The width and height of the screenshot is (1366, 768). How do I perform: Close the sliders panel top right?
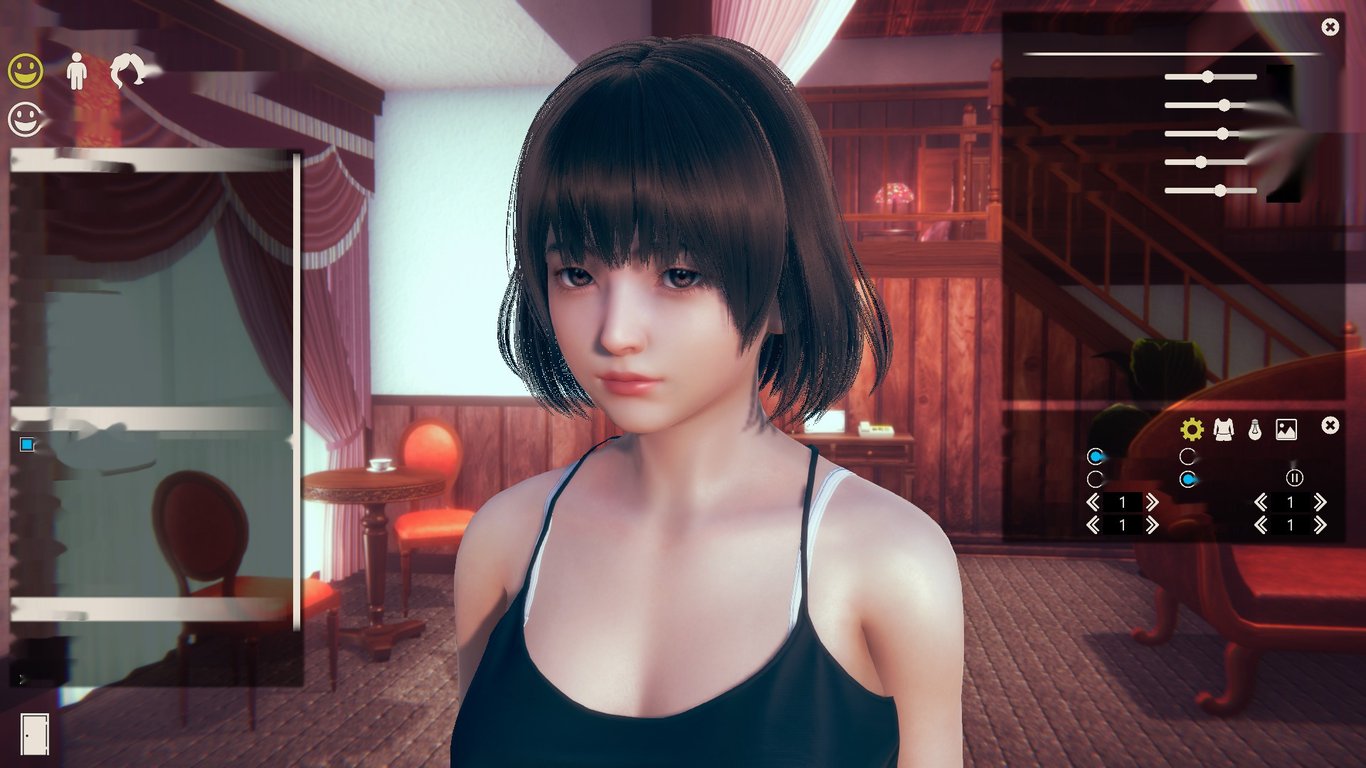[x=1329, y=26]
